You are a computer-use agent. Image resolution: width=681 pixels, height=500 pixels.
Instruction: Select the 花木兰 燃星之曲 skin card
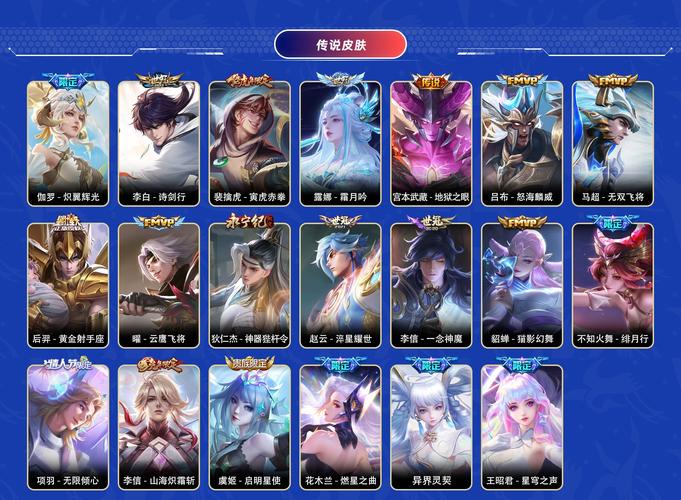[x=340, y=425]
